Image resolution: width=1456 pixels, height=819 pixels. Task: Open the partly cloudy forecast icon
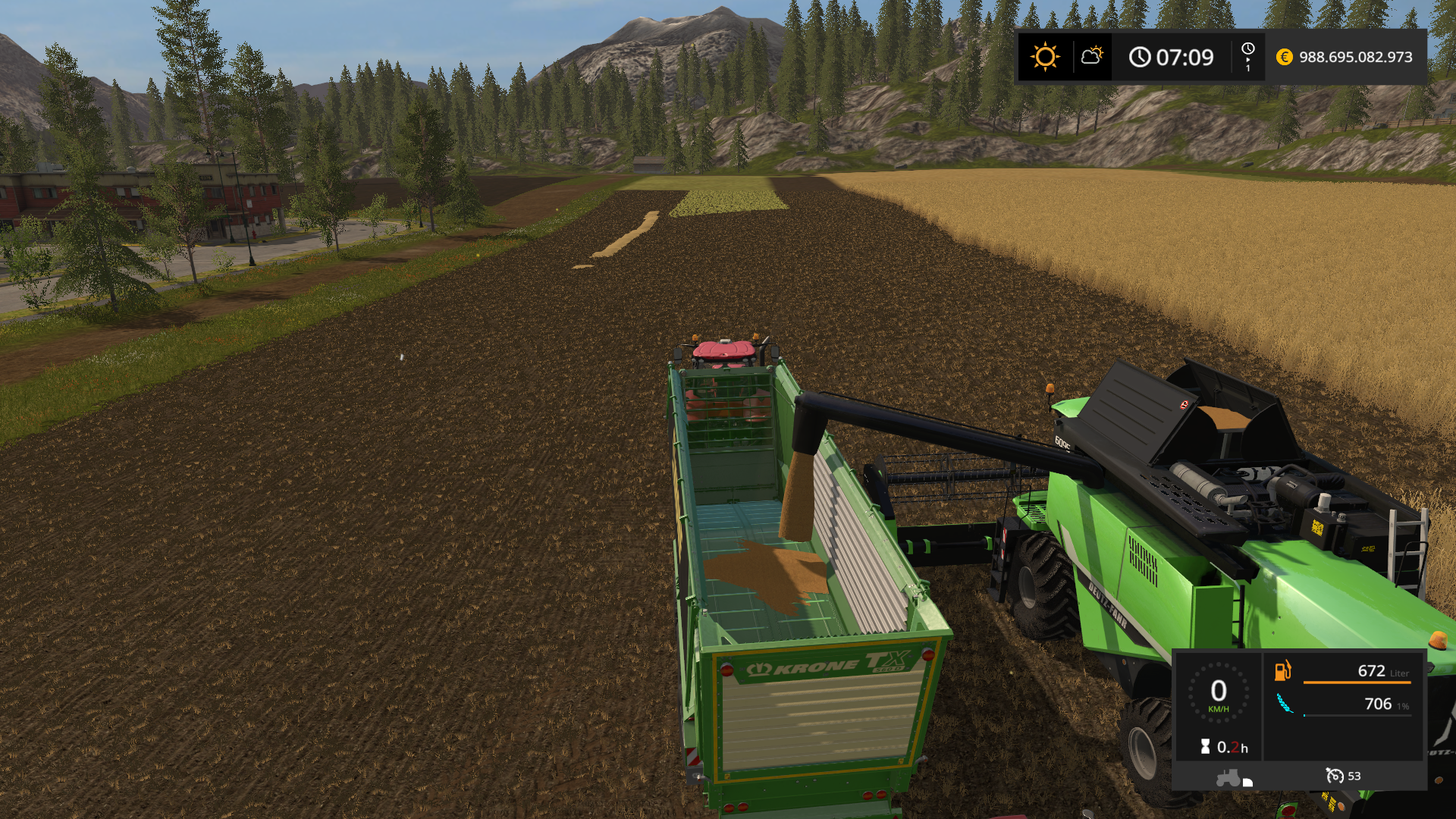coord(1092,56)
